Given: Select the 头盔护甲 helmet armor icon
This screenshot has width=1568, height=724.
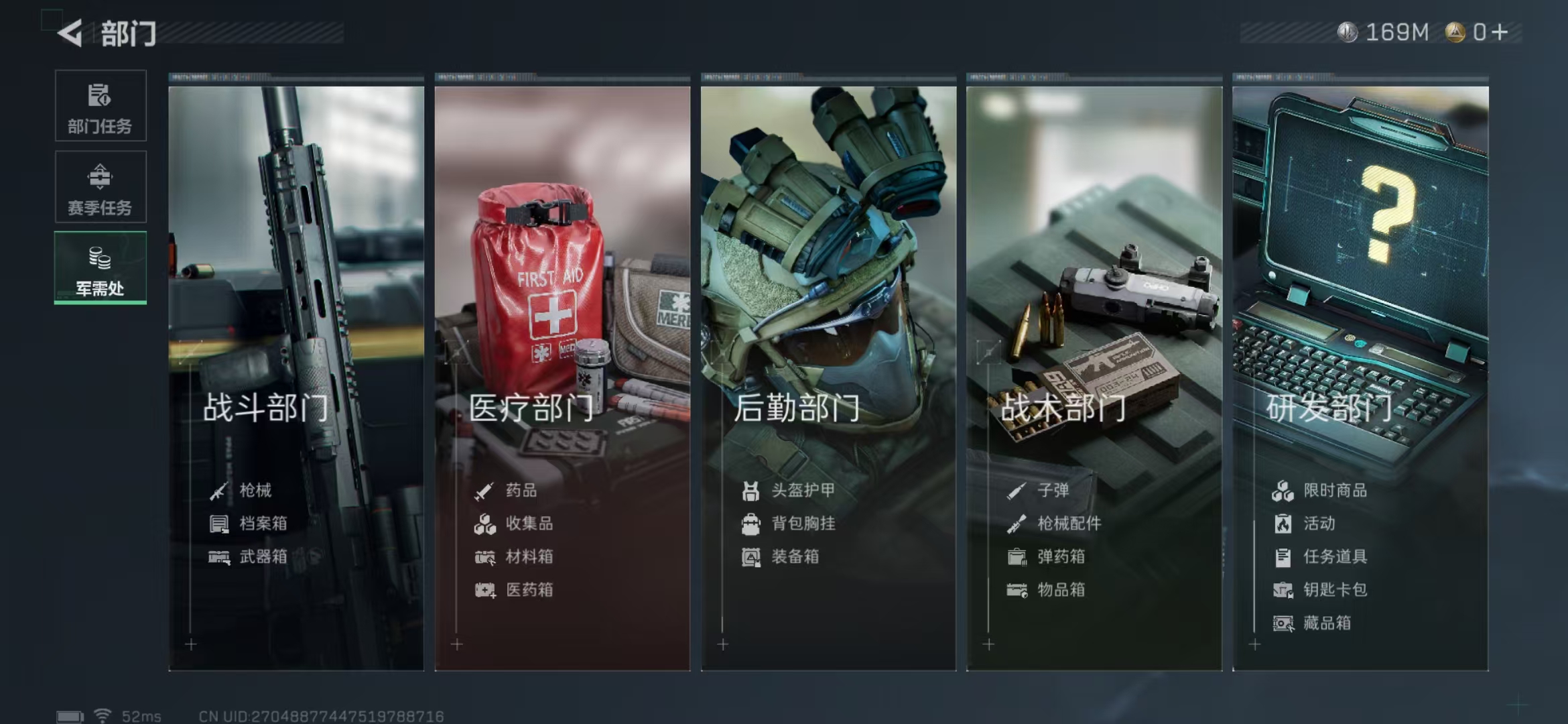Looking at the screenshot, I should (750, 490).
